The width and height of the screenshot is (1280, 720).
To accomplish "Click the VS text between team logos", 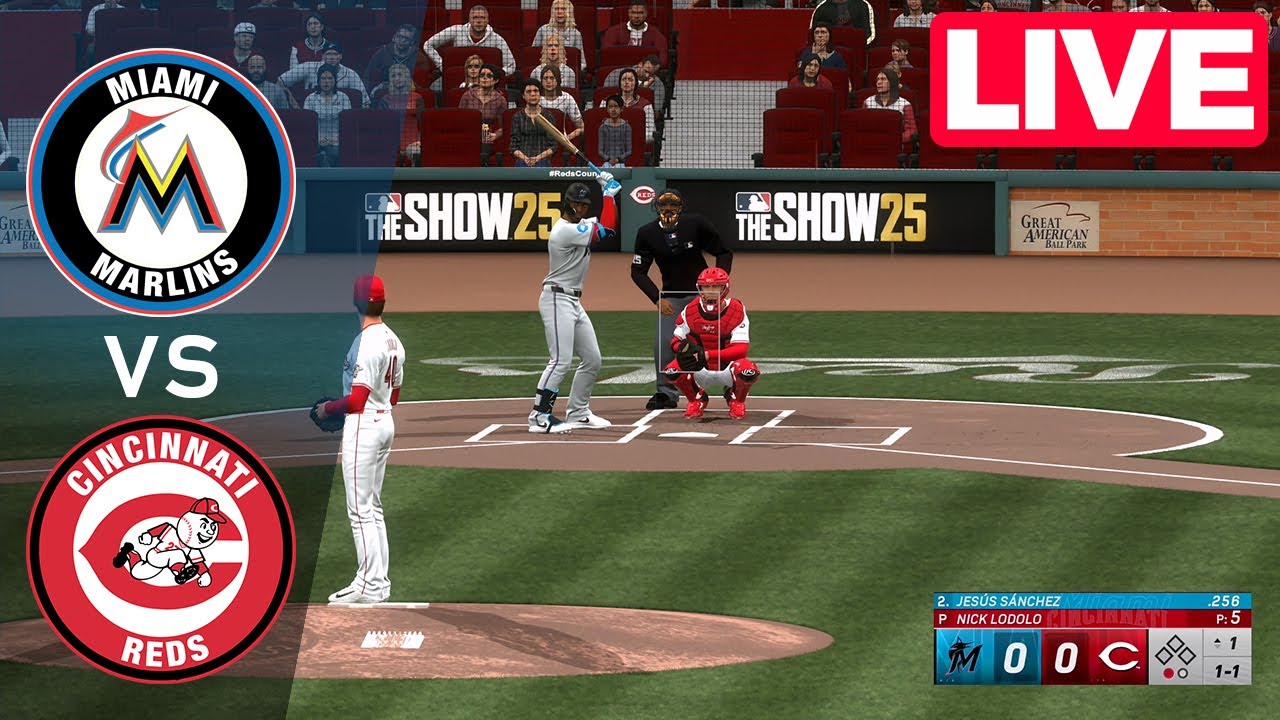I will [160, 368].
